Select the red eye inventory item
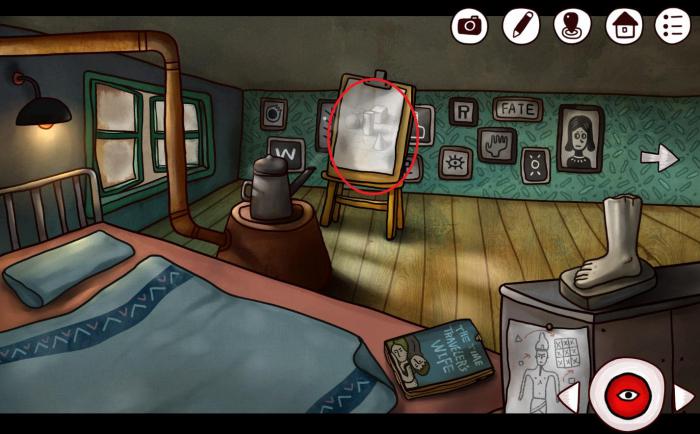Viewport: 700px width, 434px height. [x=626, y=396]
